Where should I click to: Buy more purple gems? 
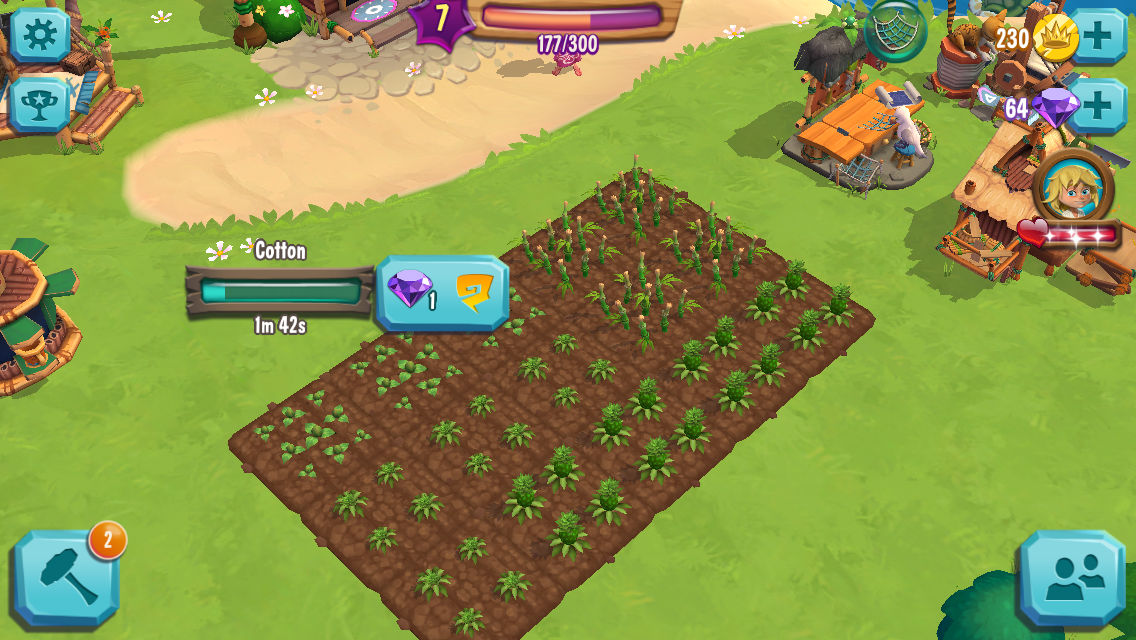pyautogui.click(x=1098, y=105)
